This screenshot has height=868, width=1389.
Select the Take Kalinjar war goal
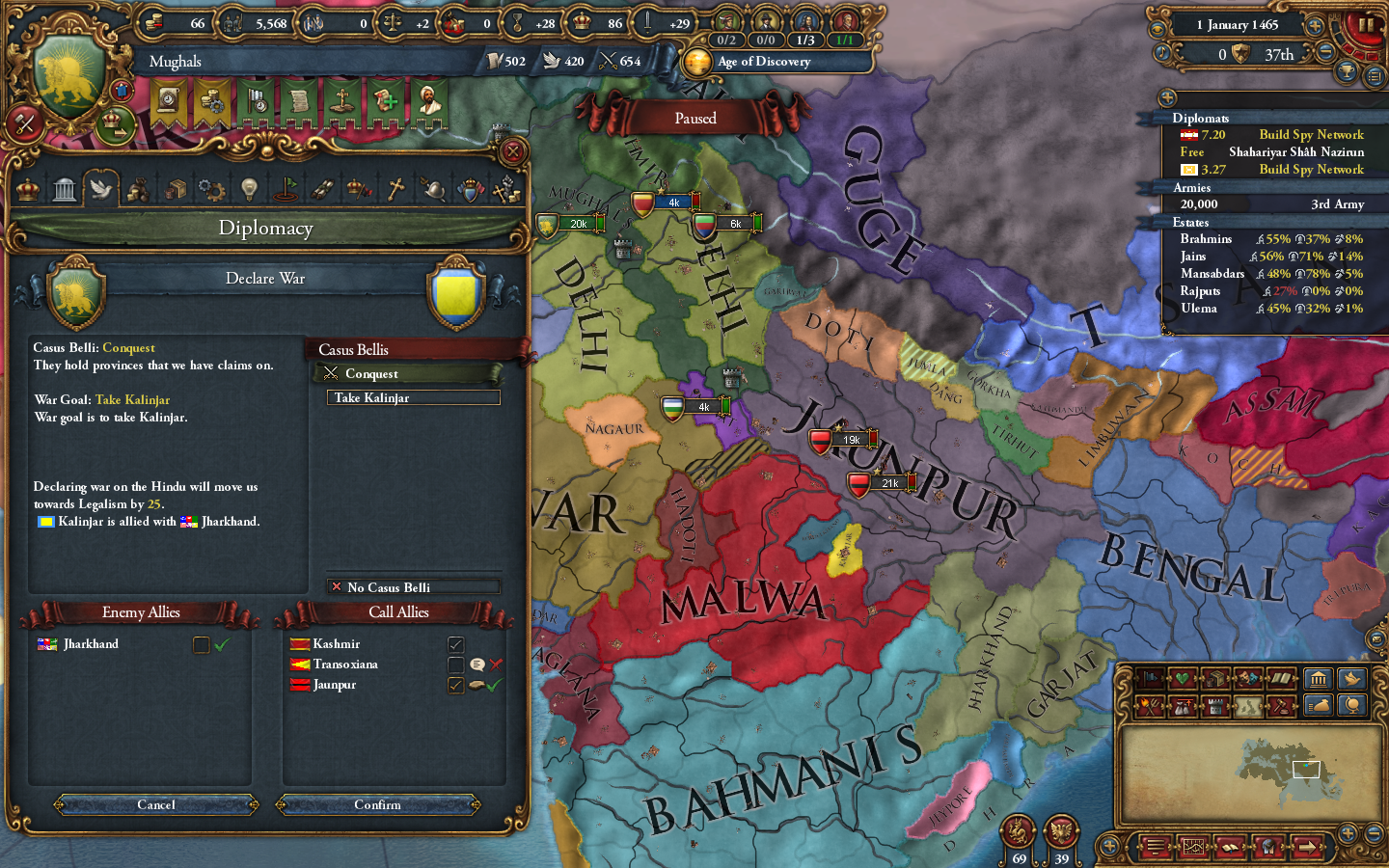413,397
